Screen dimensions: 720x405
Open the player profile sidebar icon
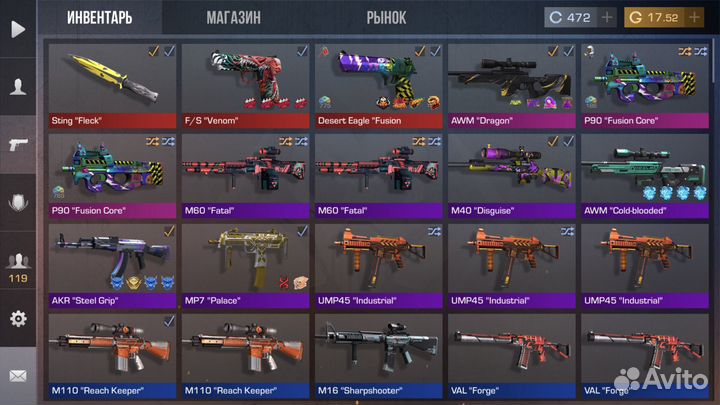(17, 86)
